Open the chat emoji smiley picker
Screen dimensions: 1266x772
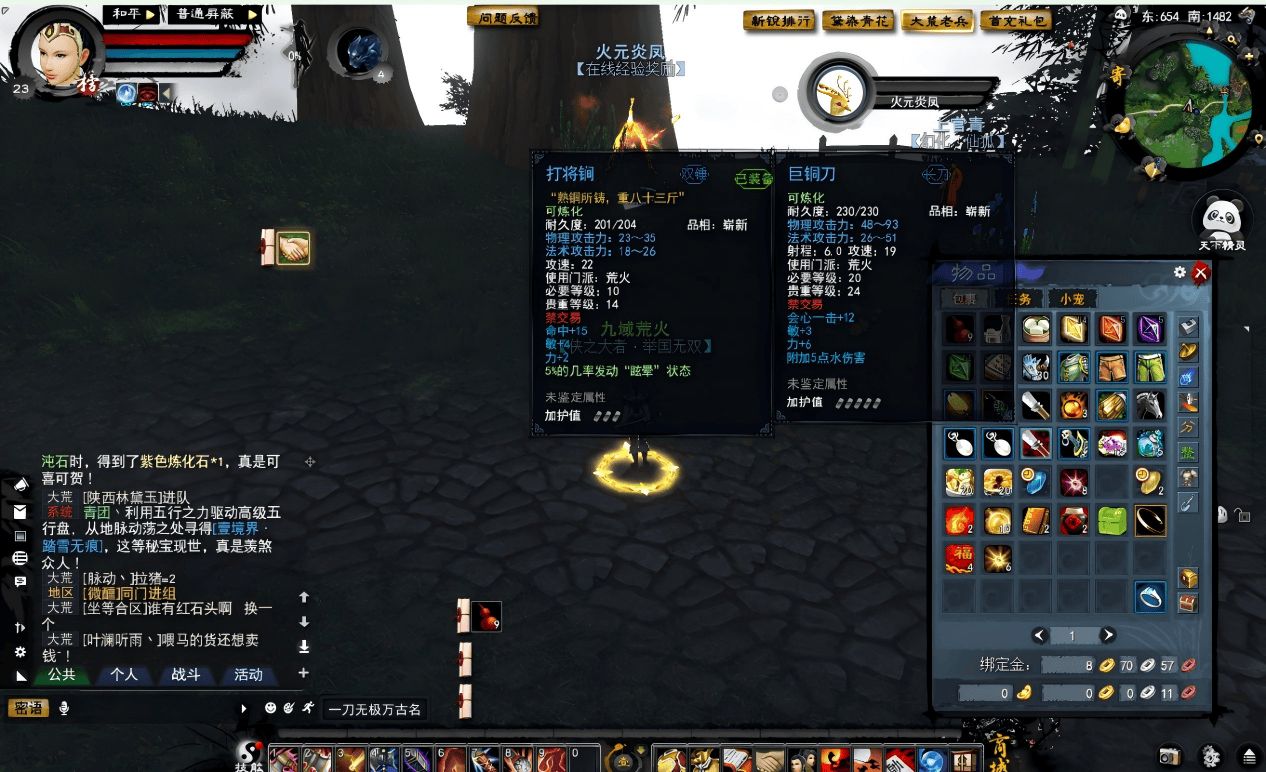(x=270, y=708)
